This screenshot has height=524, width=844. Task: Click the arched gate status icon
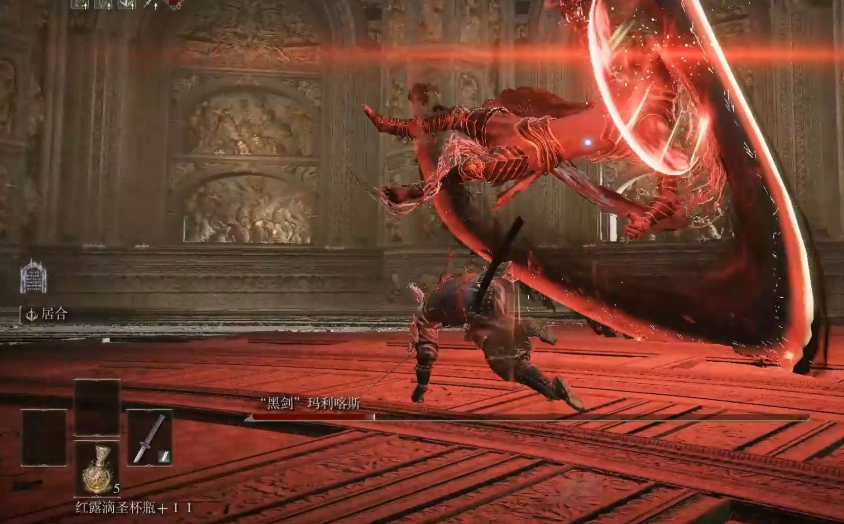33,277
